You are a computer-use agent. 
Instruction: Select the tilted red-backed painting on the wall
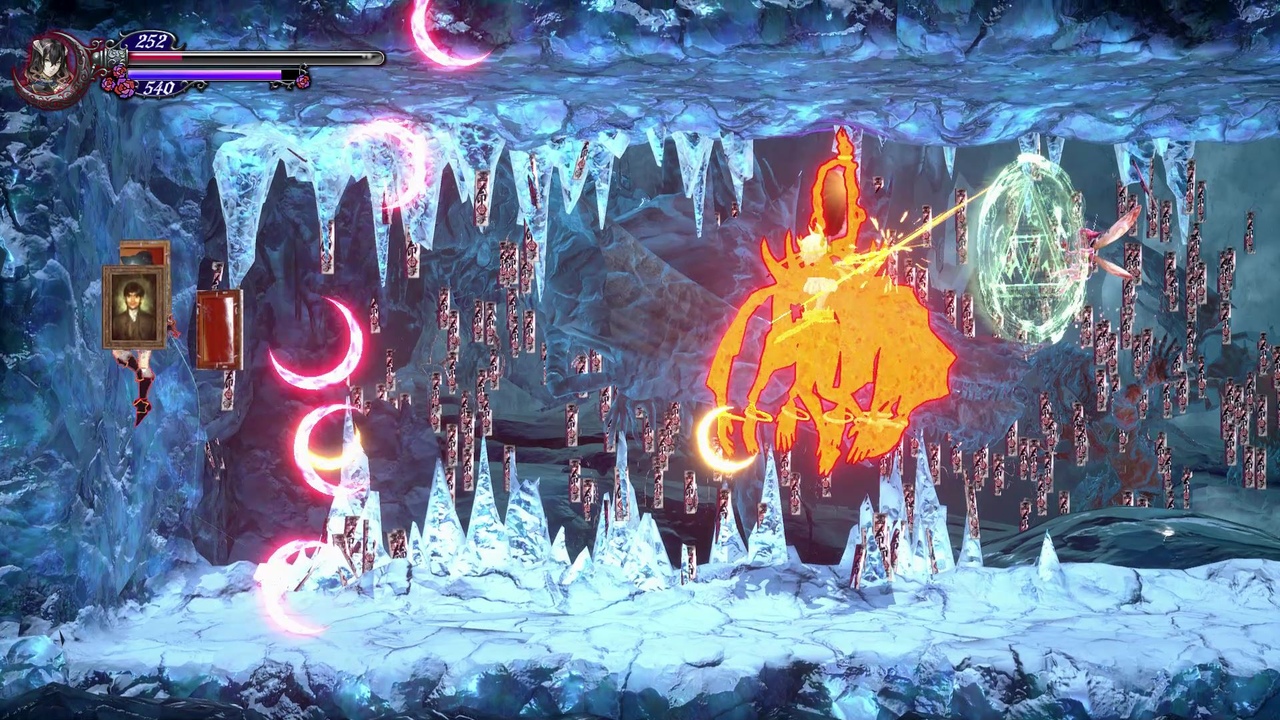(x=218, y=330)
